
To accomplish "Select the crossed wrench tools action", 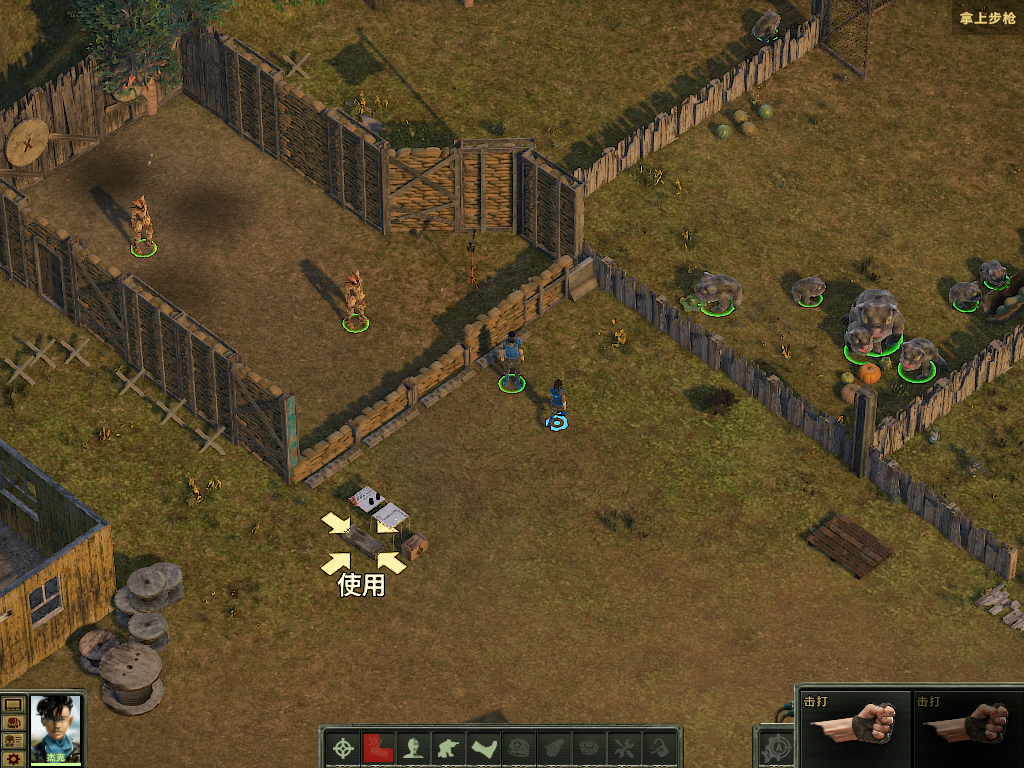I will (624, 748).
